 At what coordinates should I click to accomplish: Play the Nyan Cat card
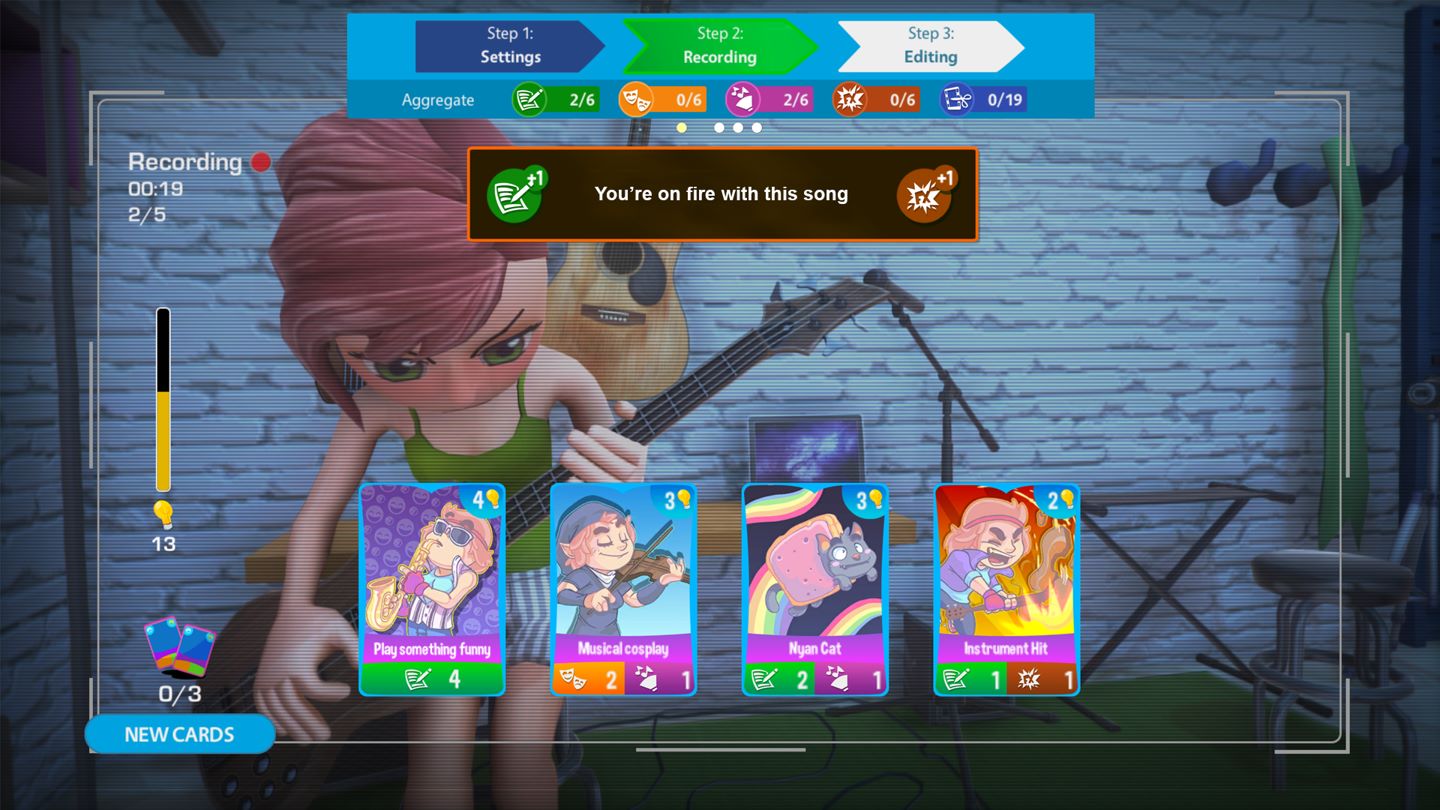(x=815, y=588)
